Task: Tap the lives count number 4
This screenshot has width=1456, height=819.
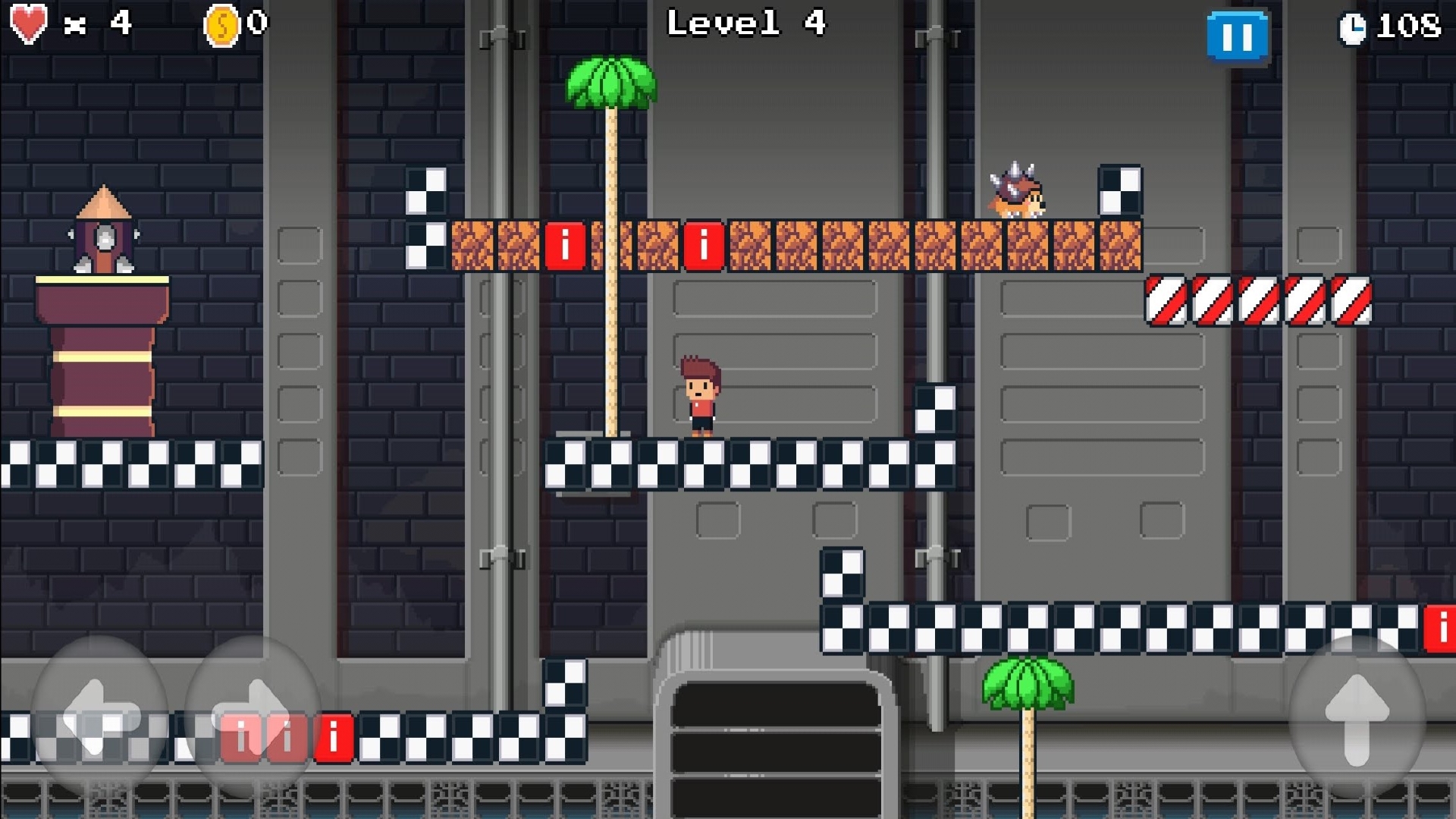Action: click(x=121, y=23)
